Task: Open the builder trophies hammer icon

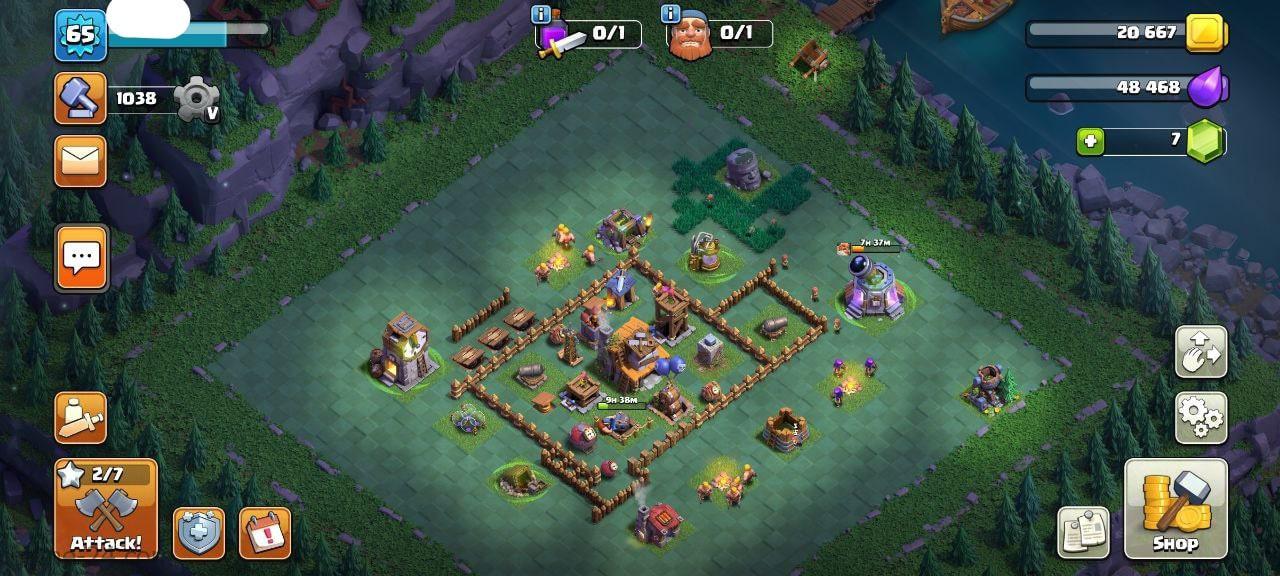Action: [x=80, y=98]
